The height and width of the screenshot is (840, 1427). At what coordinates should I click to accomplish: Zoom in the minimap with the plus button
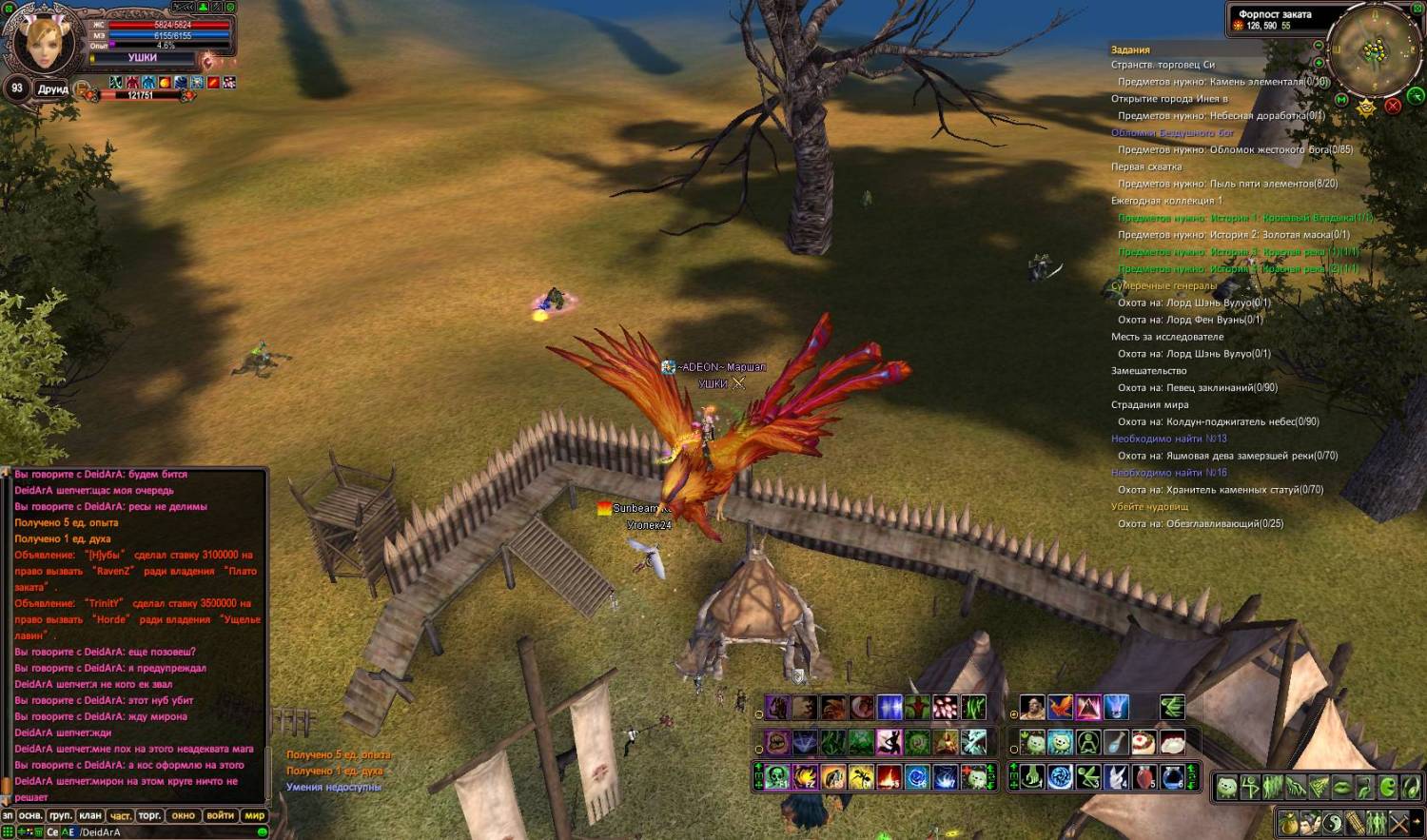(x=1319, y=63)
